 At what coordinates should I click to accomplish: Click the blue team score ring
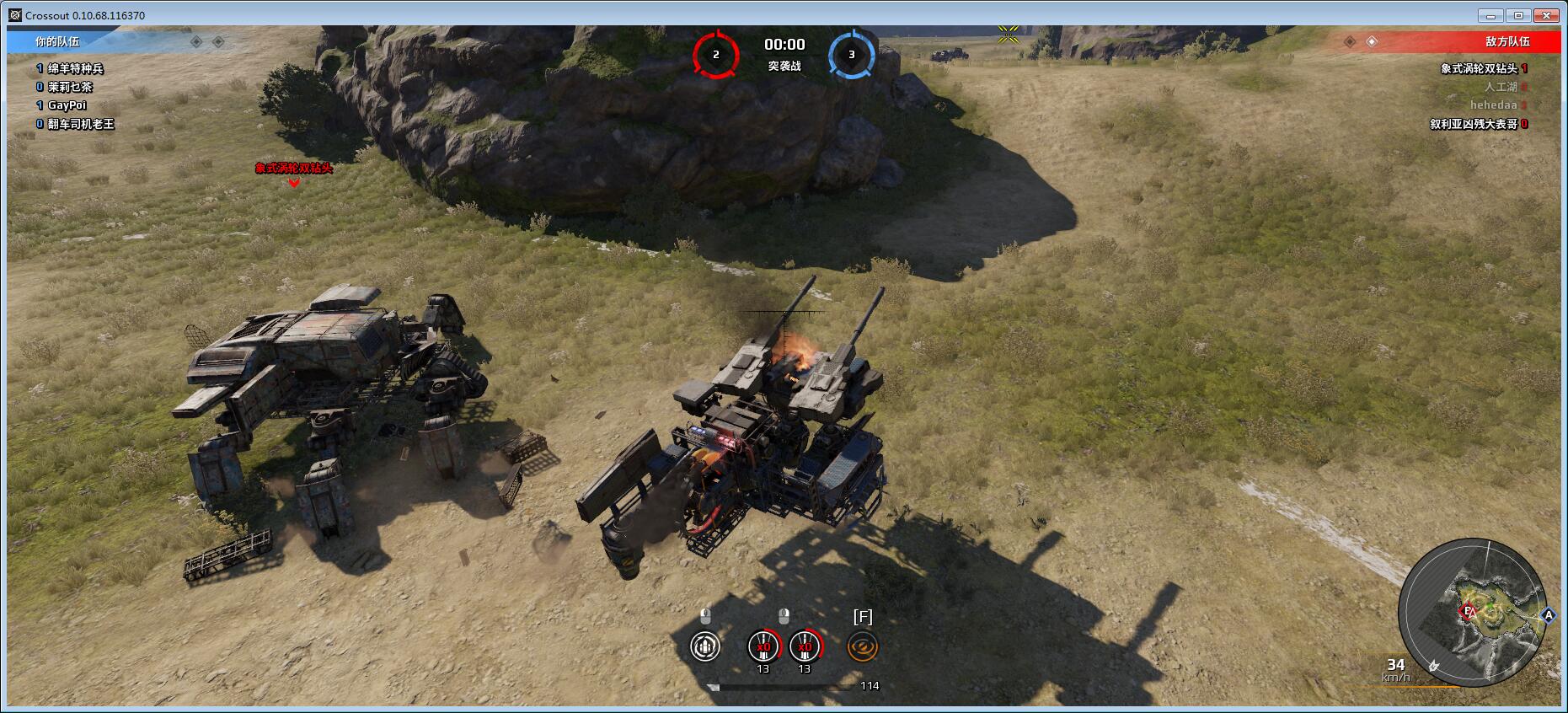851,55
